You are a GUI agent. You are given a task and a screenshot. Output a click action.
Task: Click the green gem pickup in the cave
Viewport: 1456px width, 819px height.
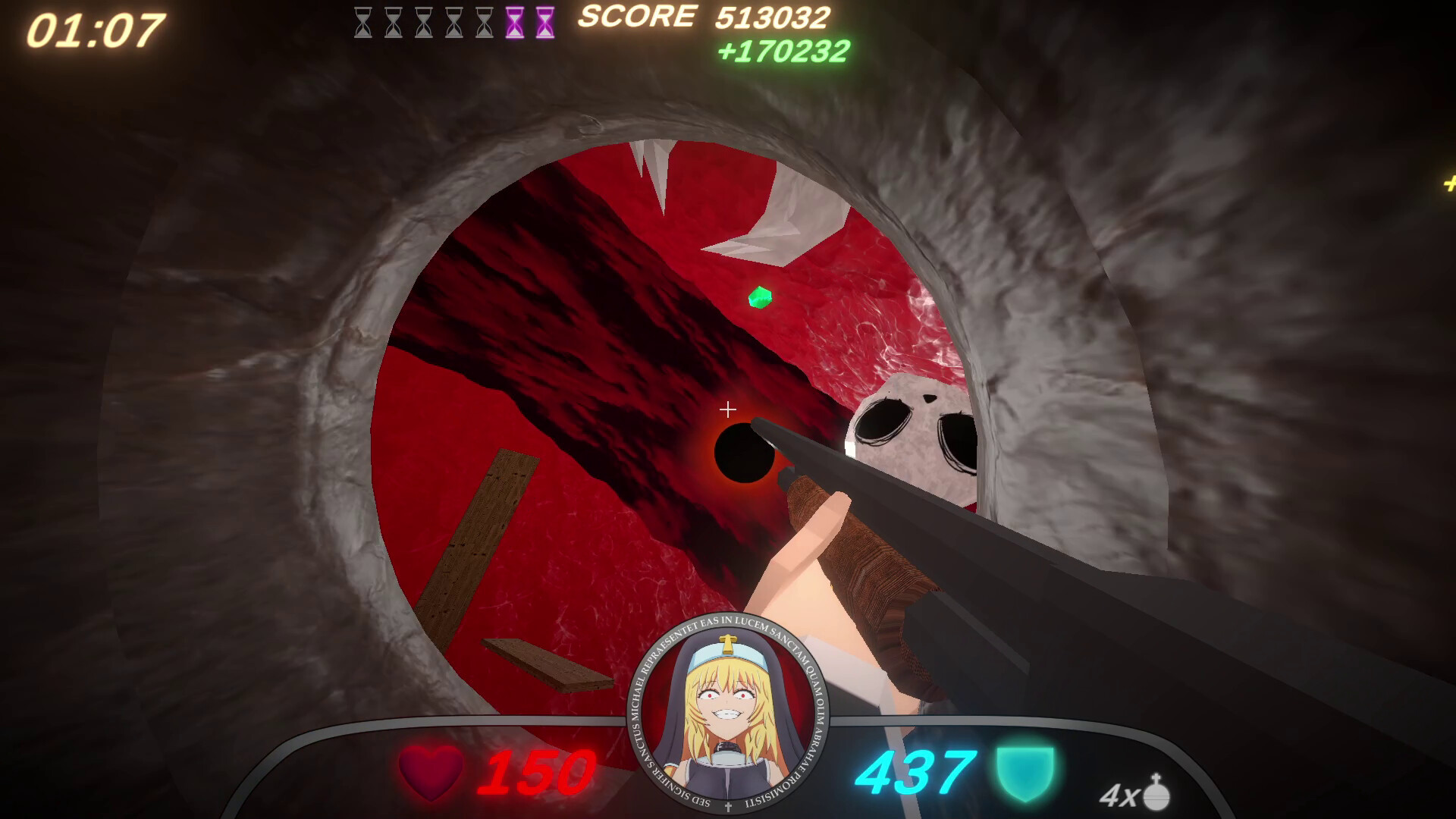pyautogui.click(x=759, y=298)
